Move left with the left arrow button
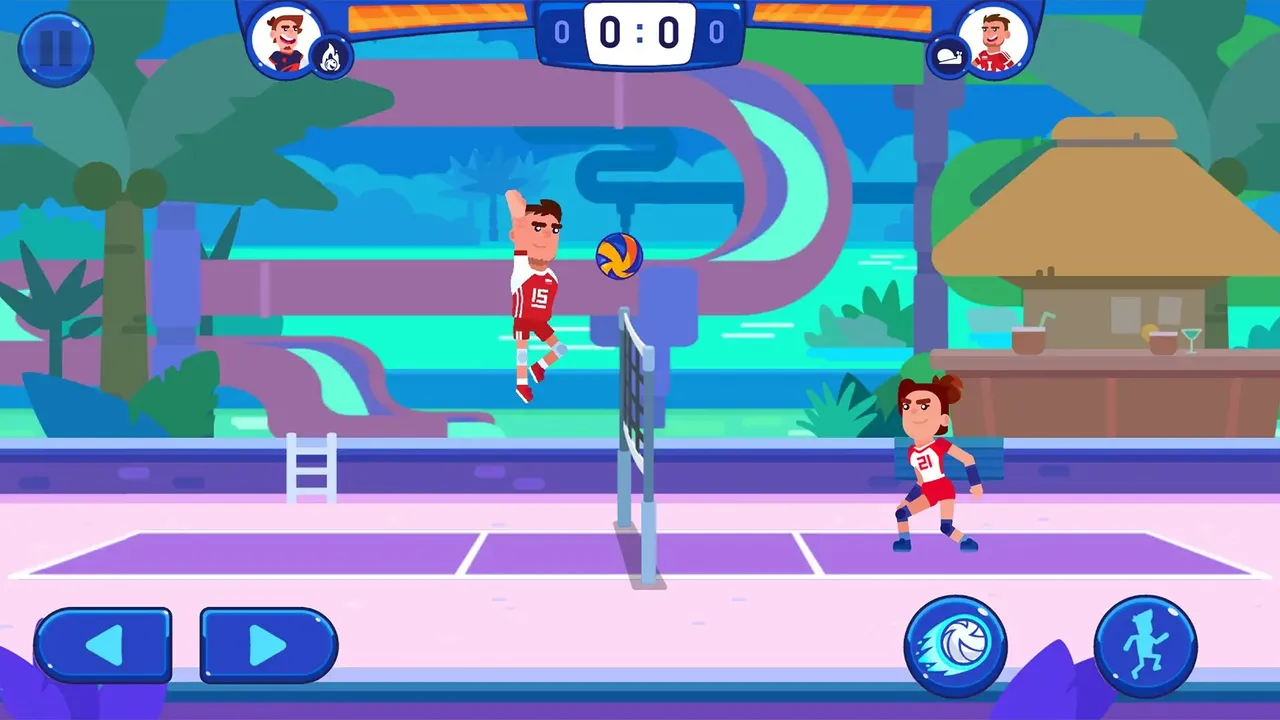Viewport: 1280px width, 720px height. [103, 645]
